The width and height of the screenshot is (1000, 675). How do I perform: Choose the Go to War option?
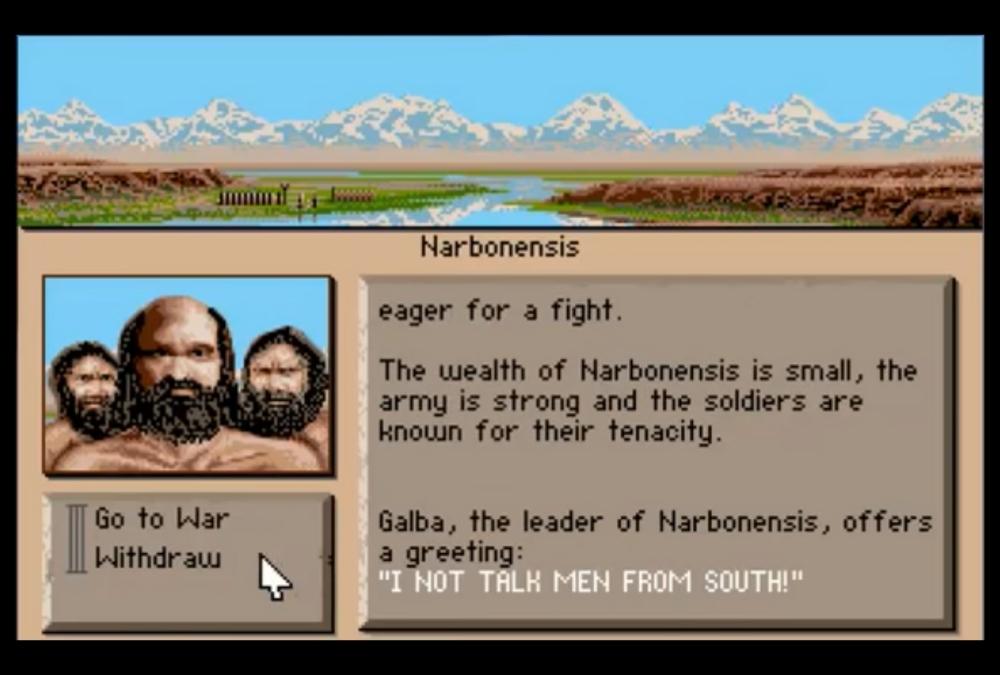pyautogui.click(x=161, y=519)
